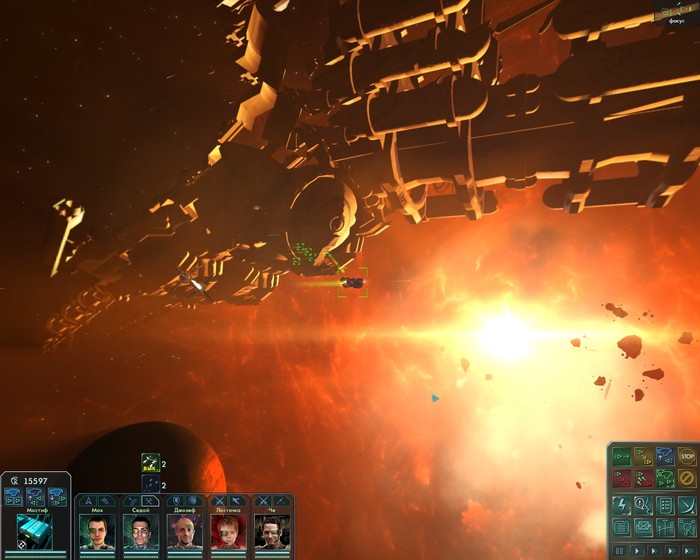Image resolution: width=700 pixels, height=560 pixels.
Task: Select pilot Max's portrait
Action: click(x=98, y=529)
